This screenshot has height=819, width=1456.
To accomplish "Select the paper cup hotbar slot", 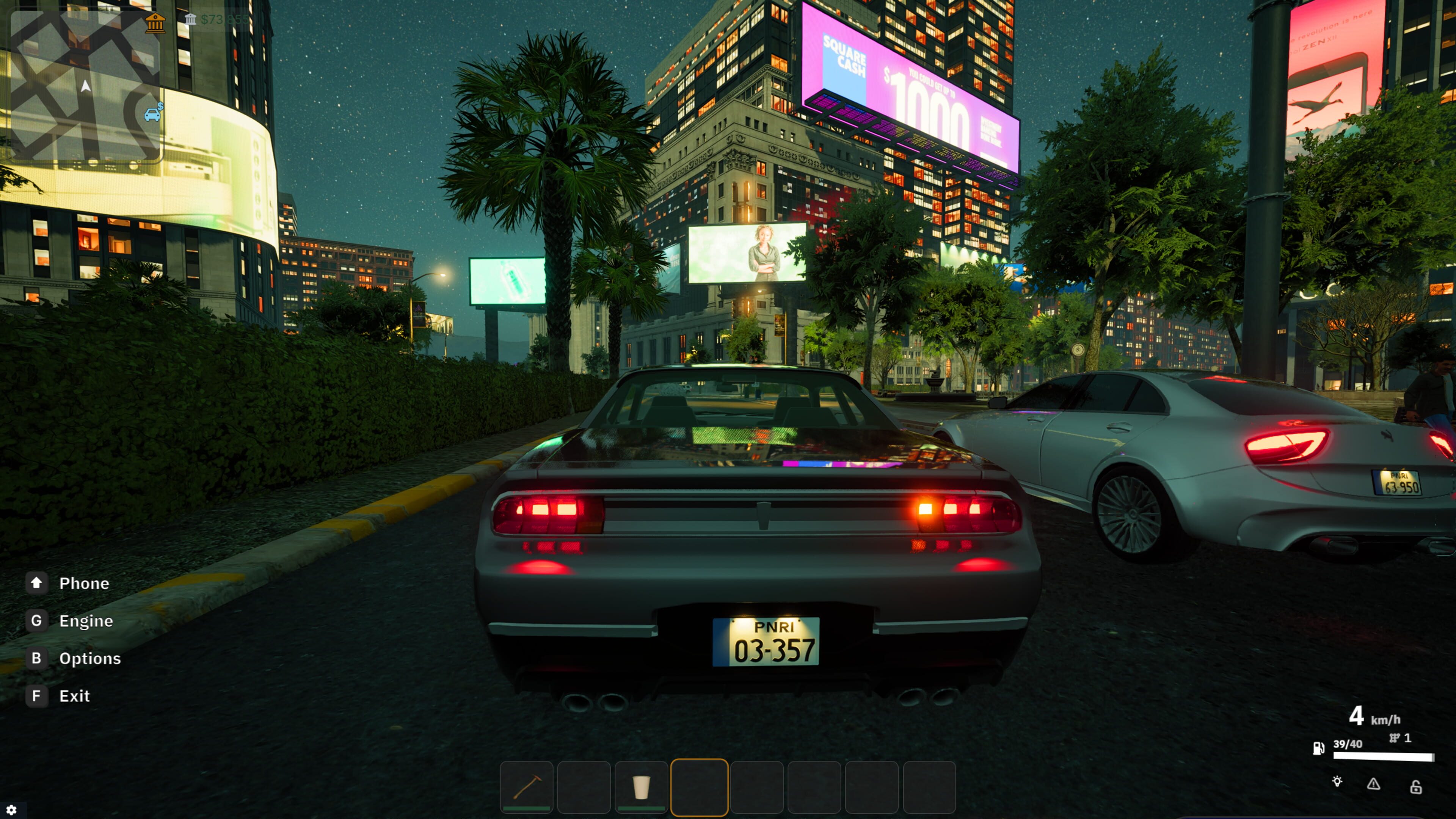I will coord(641,787).
